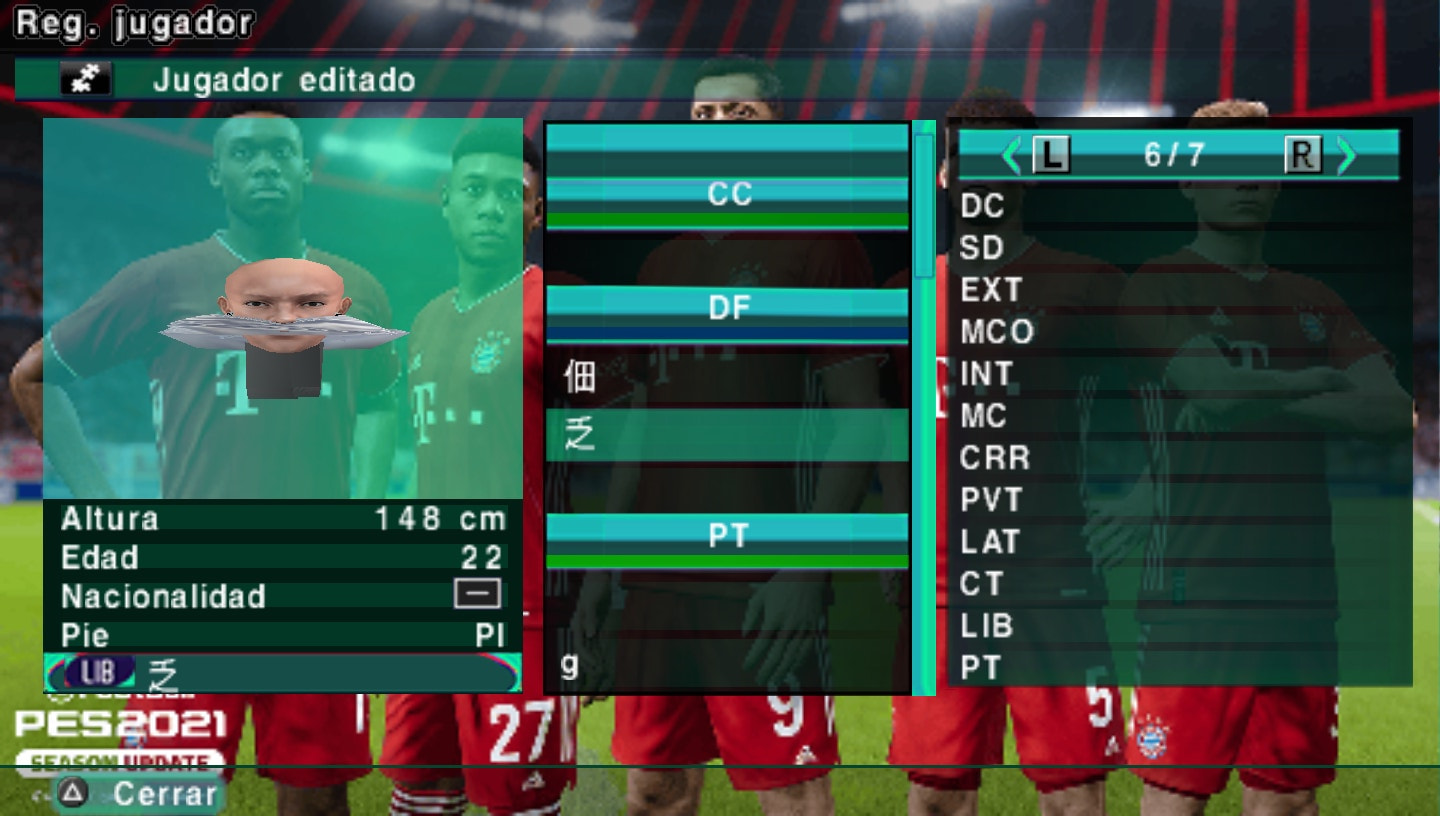Select the MCO position option
Image resolution: width=1440 pixels, height=816 pixels.
tap(997, 331)
